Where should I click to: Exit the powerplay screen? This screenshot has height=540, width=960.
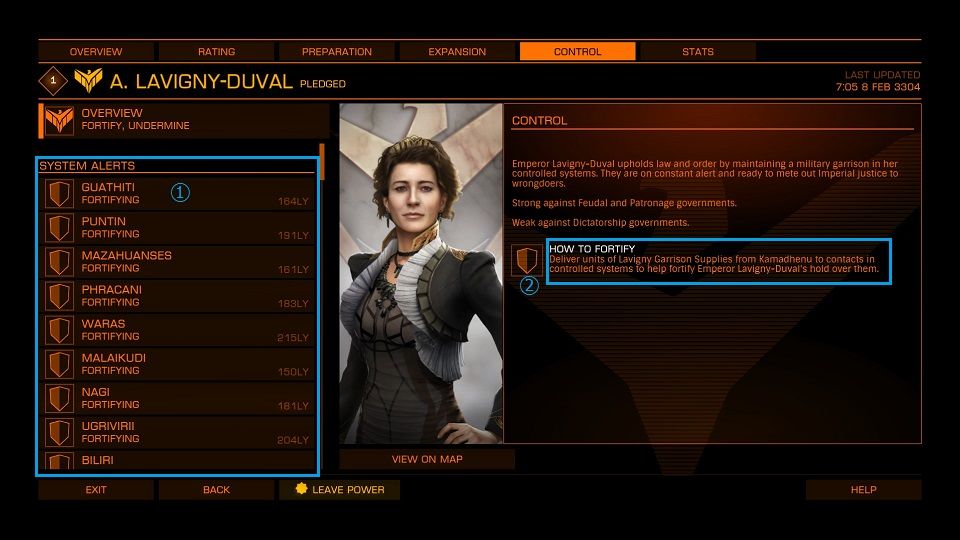[x=96, y=490]
